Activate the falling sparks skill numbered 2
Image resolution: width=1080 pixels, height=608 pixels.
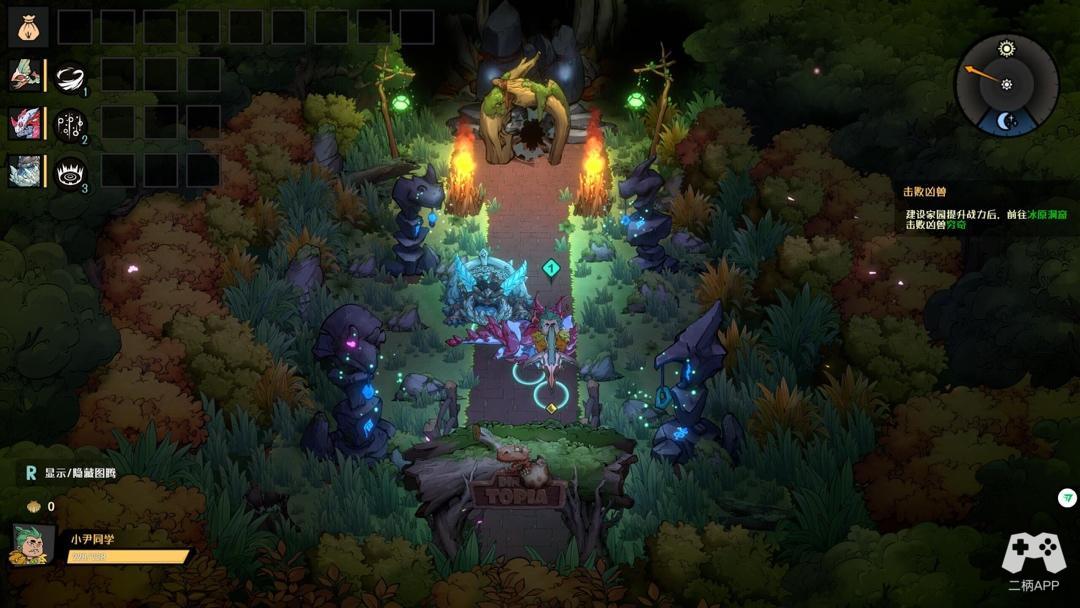click(x=70, y=124)
